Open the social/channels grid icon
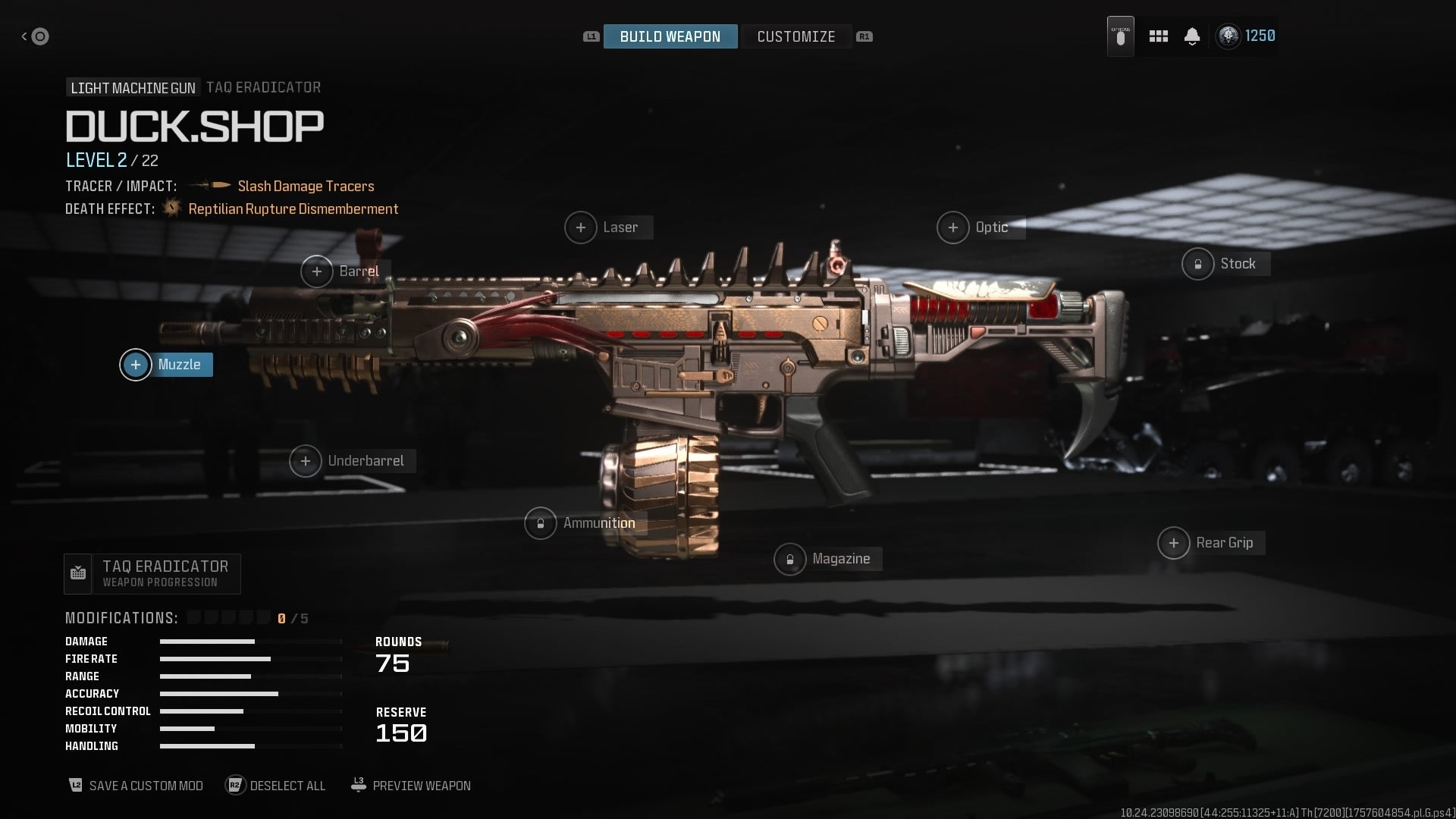This screenshot has width=1456, height=819. click(x=1158, y=36)
